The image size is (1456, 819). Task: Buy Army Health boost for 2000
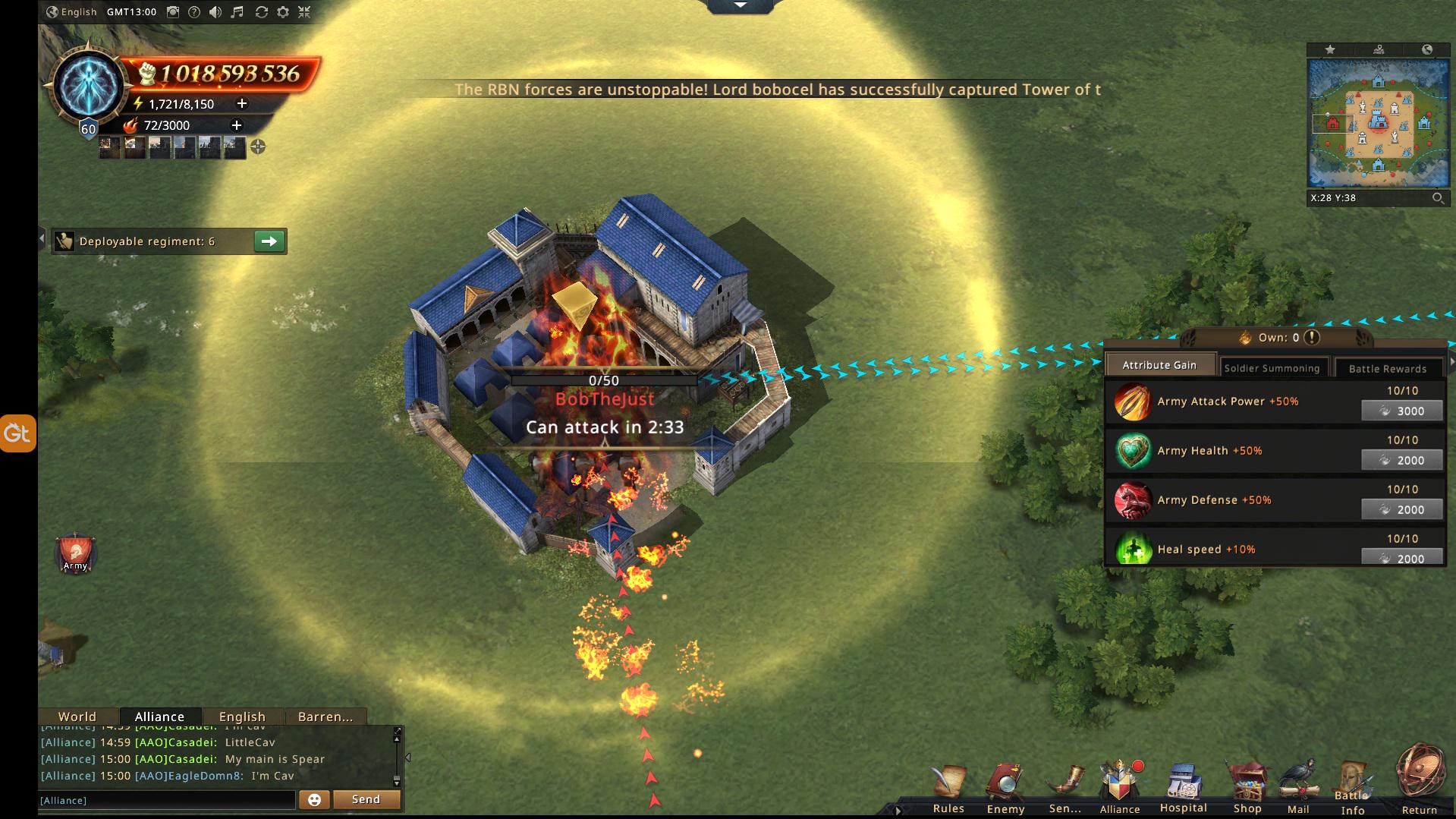(x=1402, y=461)
